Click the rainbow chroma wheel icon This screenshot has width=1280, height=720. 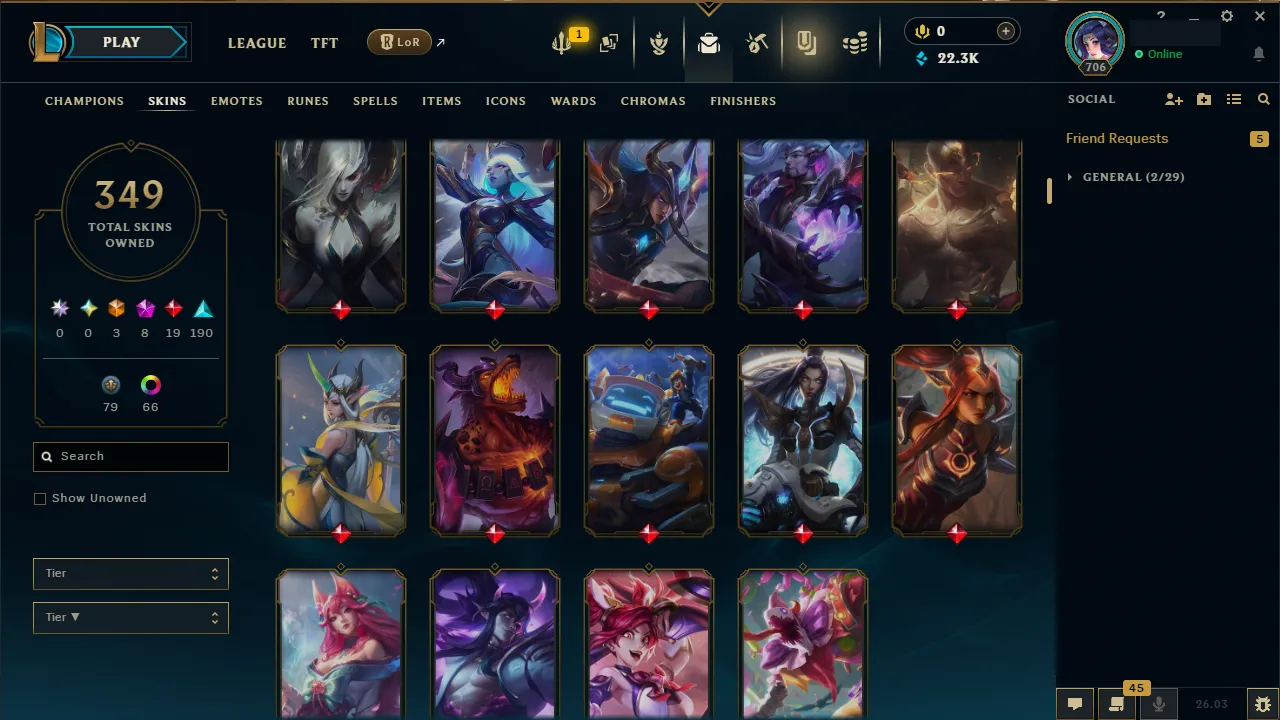click(150, 385)
